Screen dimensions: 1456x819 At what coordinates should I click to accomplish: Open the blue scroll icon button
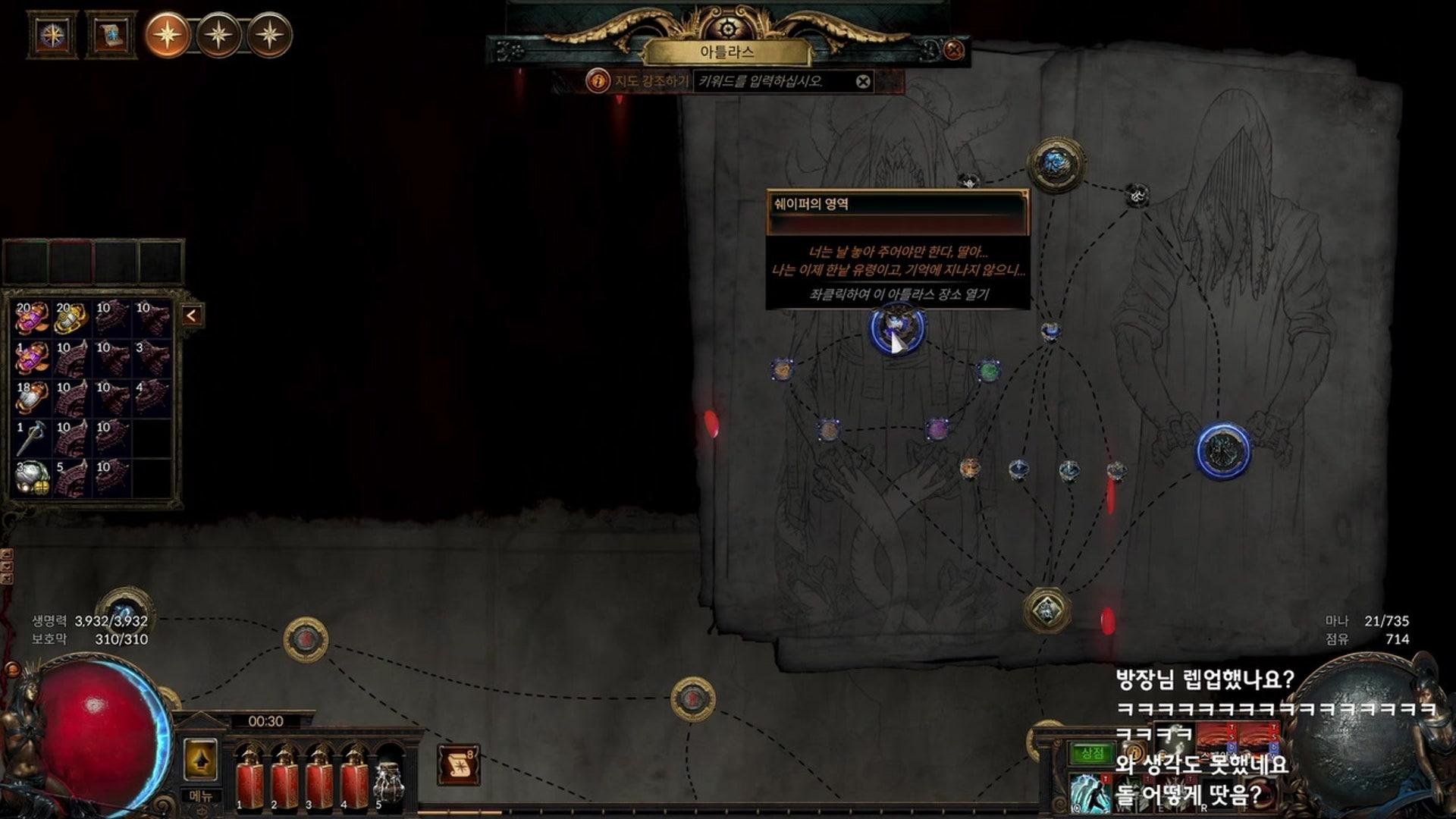pos(111,35)
